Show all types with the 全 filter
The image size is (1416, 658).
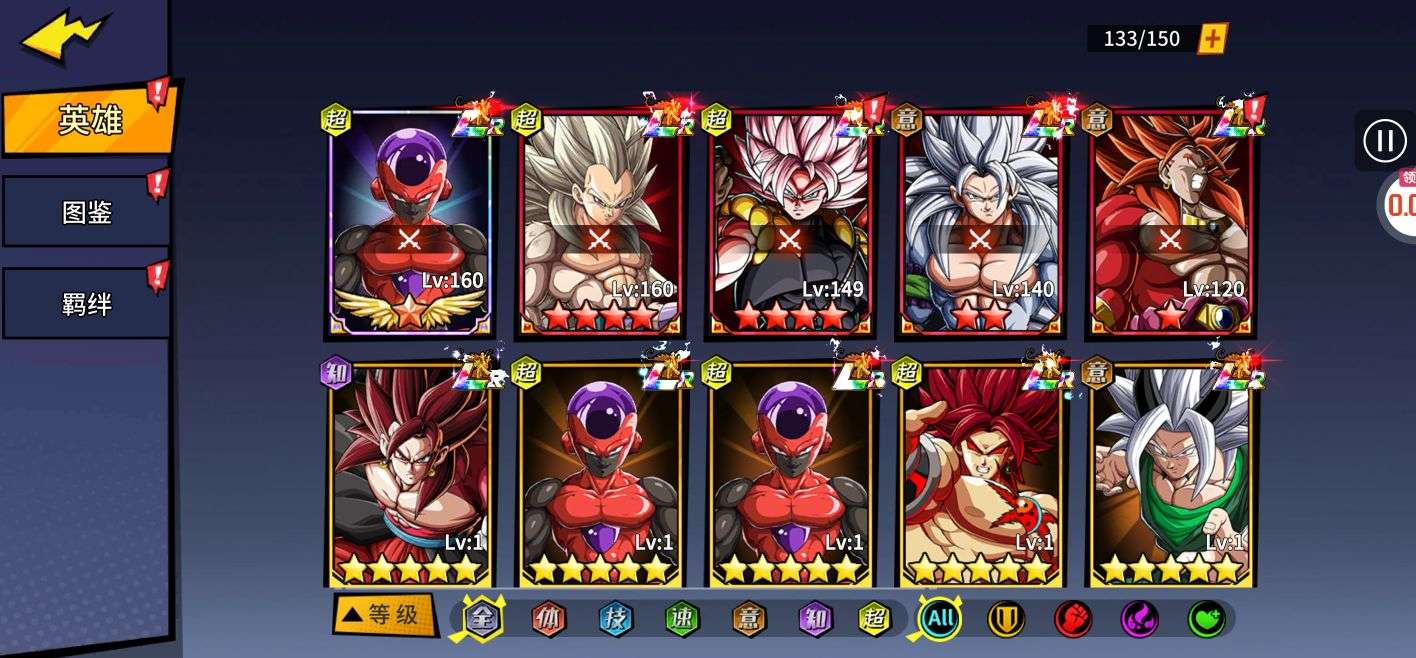pos(482,619)
